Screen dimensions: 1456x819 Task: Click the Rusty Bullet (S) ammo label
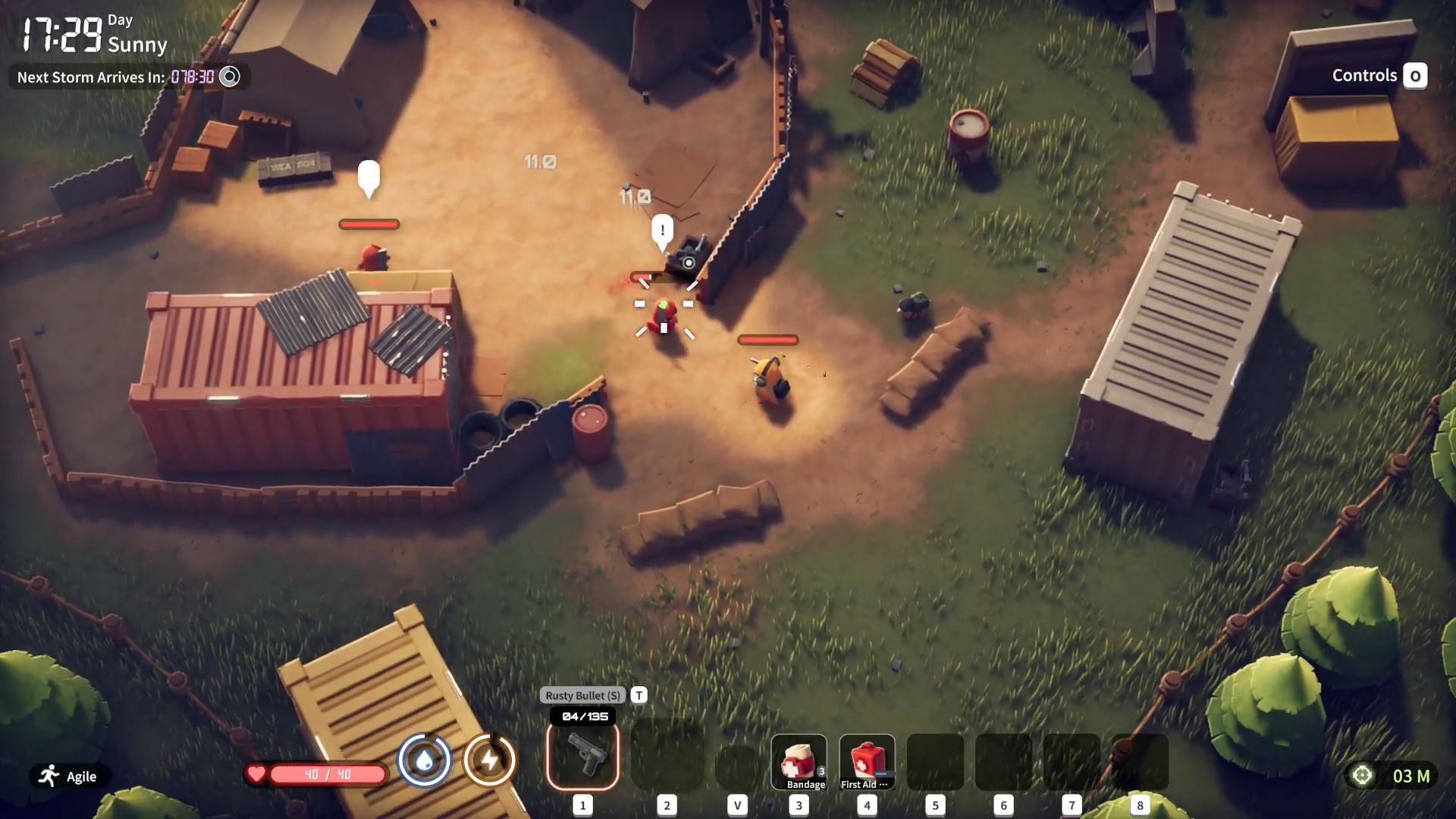click(x=582, y=695)
